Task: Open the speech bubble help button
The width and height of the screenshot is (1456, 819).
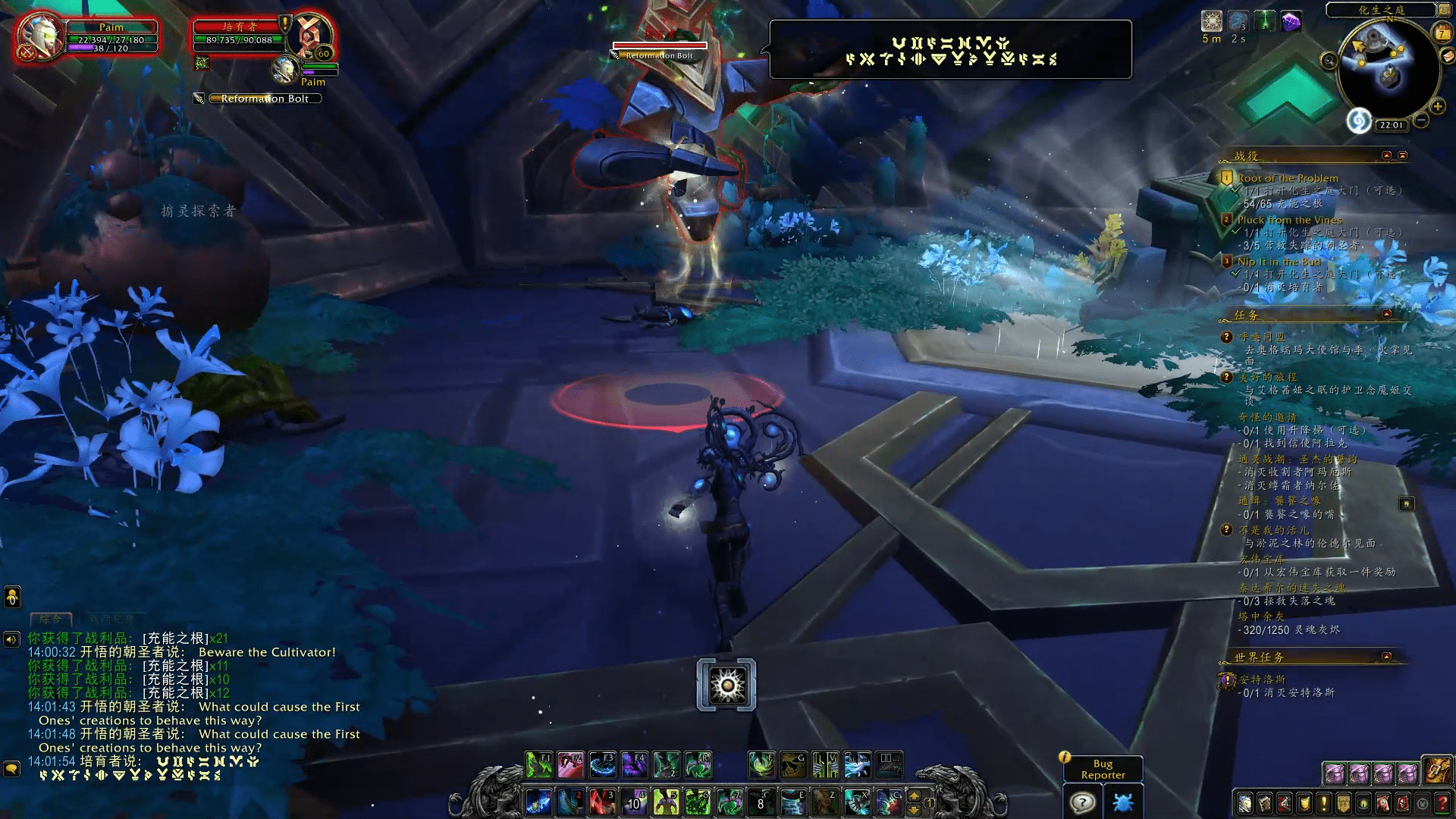Action: click(x=1082, y=802)
